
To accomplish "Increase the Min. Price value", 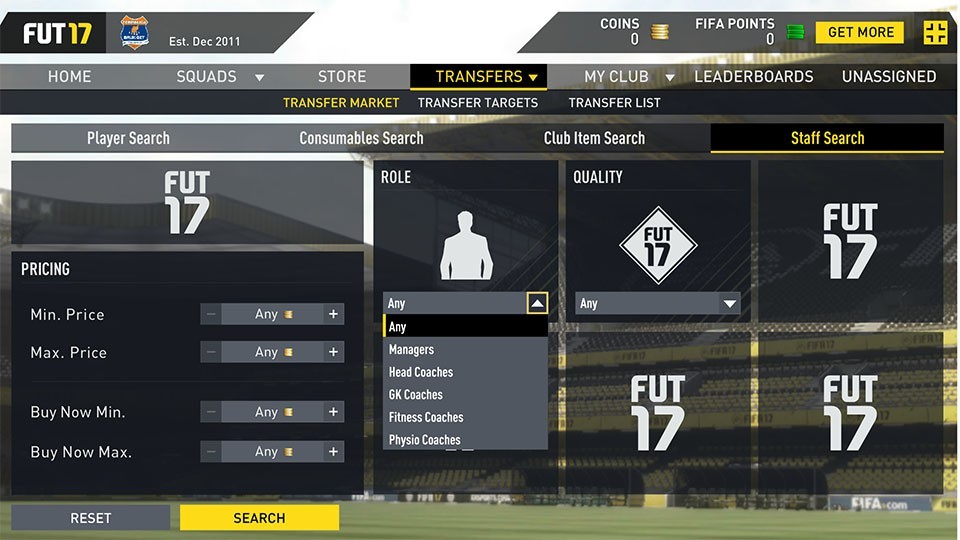I will (333, 314).
